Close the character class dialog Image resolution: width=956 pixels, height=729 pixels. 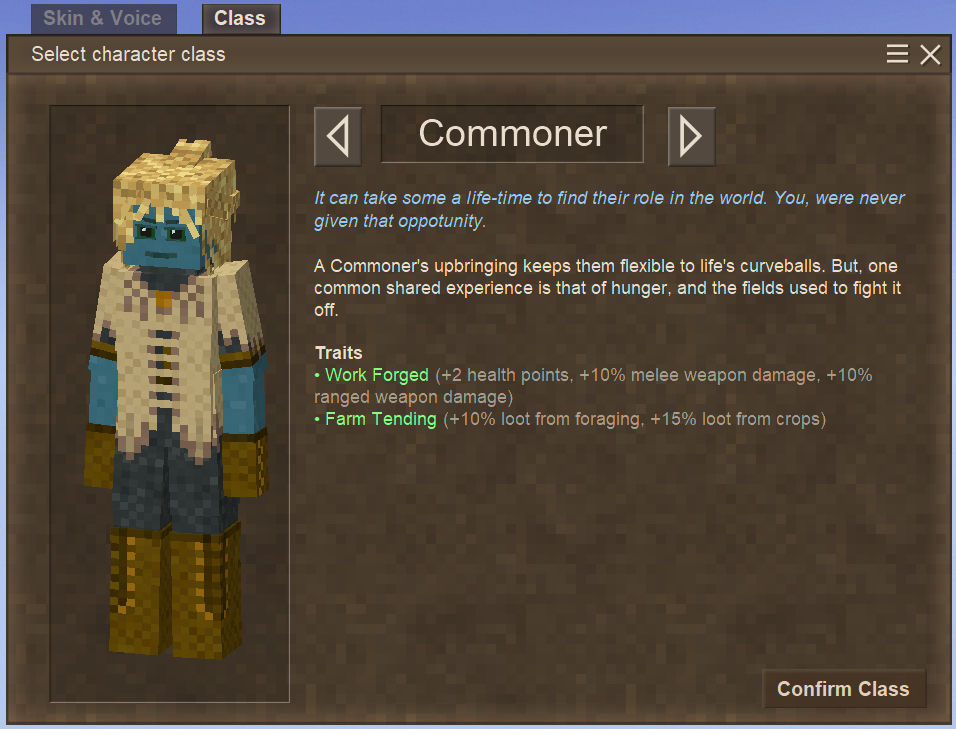(x=930, y=55)
